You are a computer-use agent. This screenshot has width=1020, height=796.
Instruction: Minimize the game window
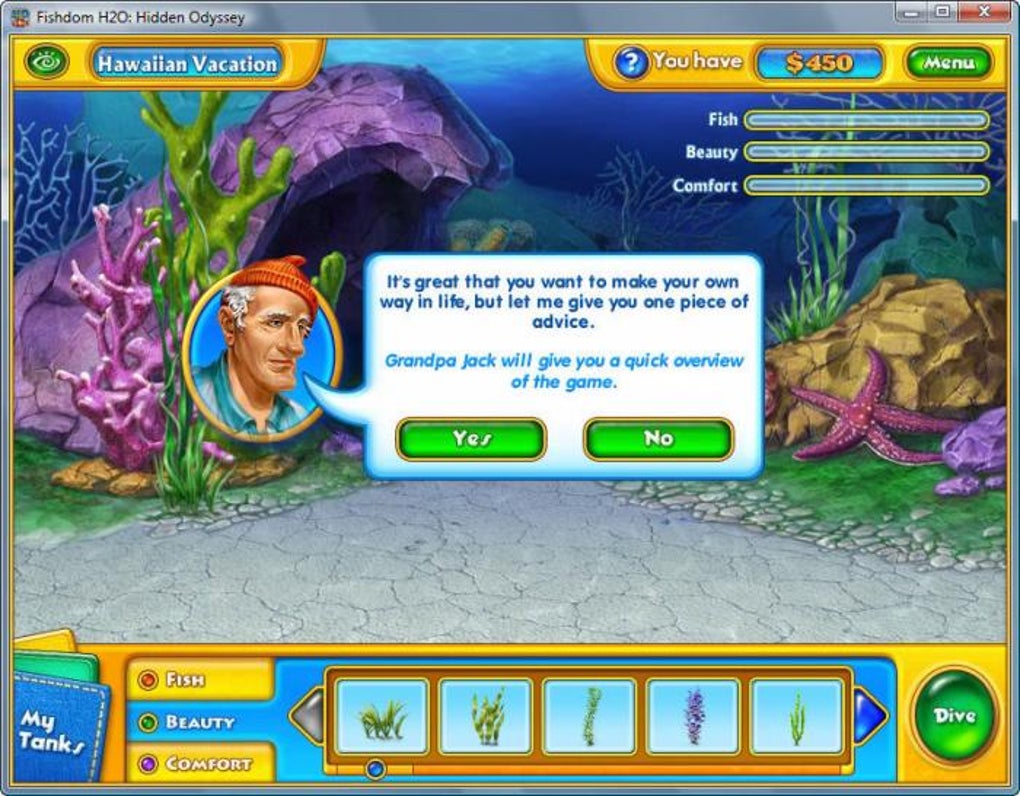908,13
